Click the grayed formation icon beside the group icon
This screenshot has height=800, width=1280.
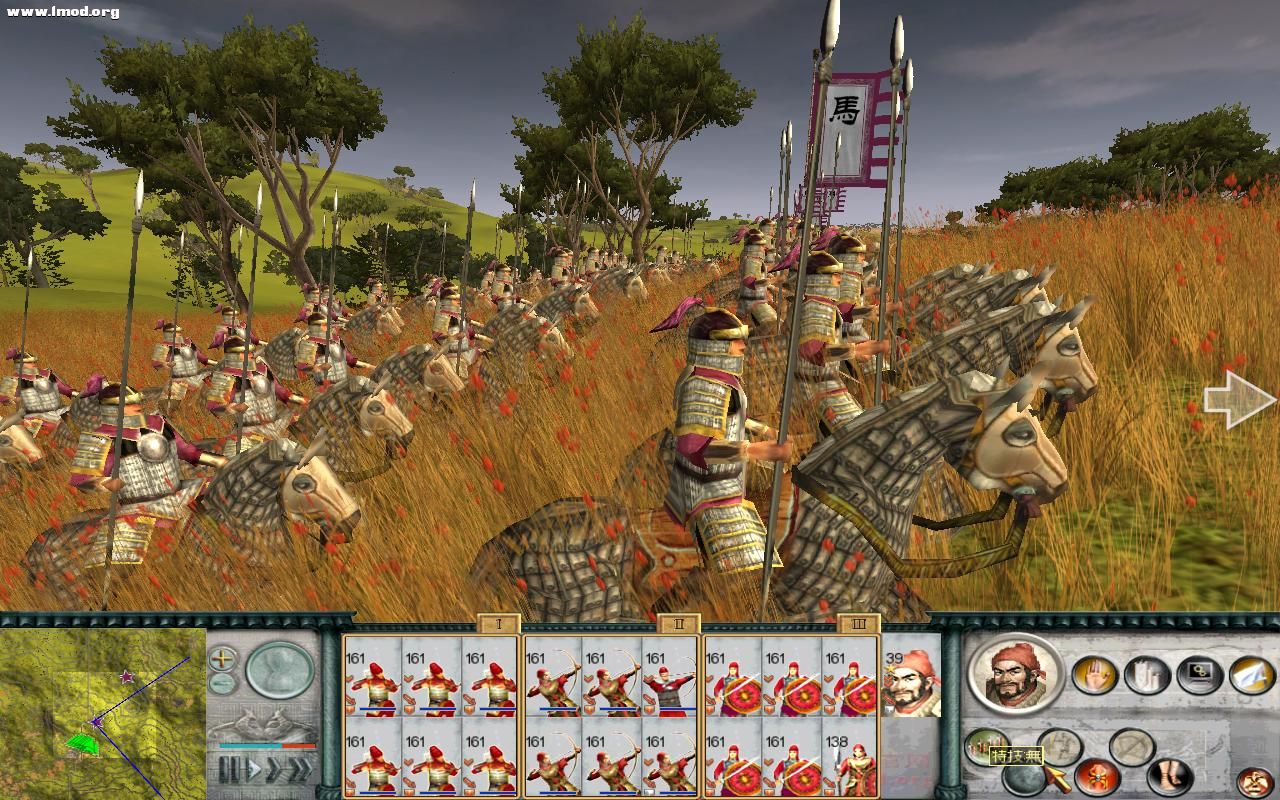pyautogui.click(x=1058, y=748)
